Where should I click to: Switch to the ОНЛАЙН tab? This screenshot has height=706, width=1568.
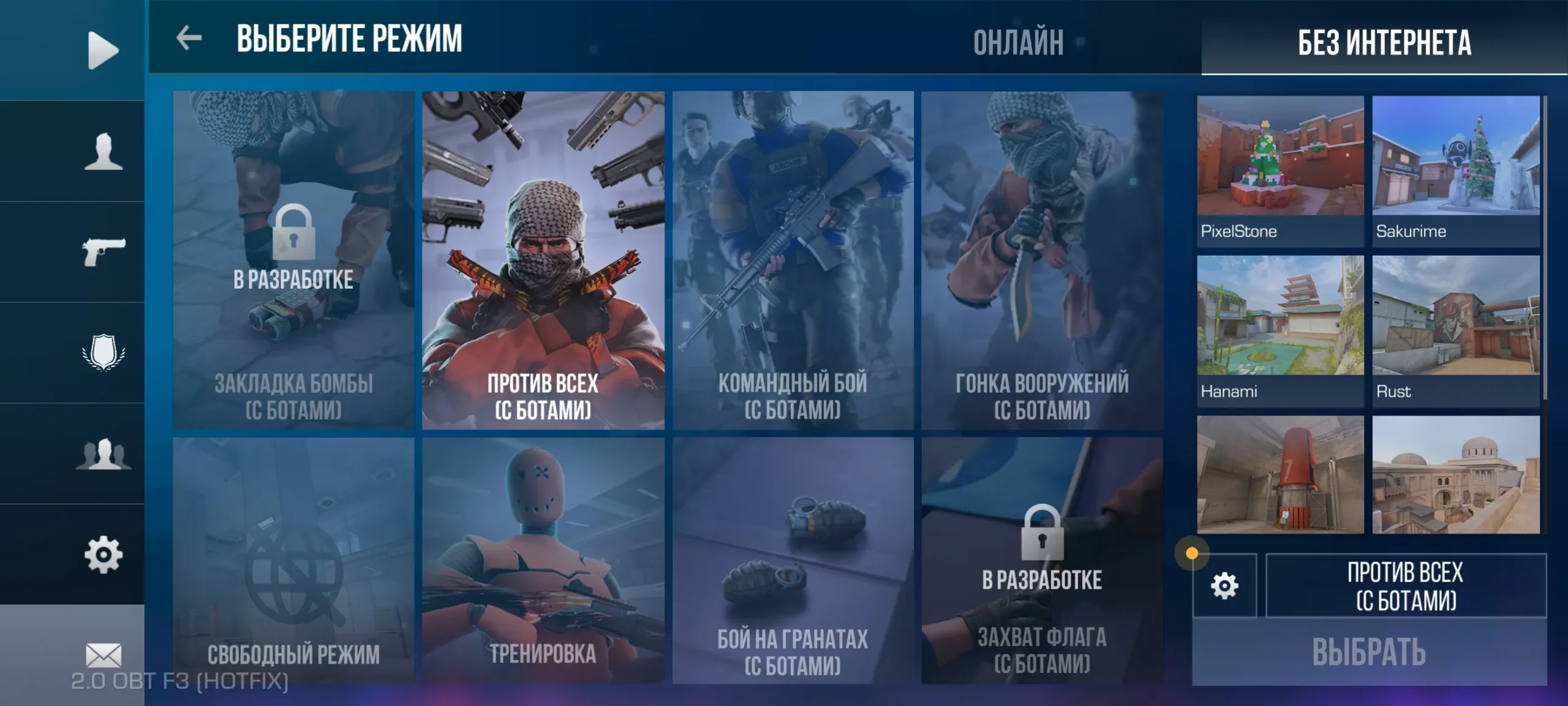click(x=1018, y=42)
